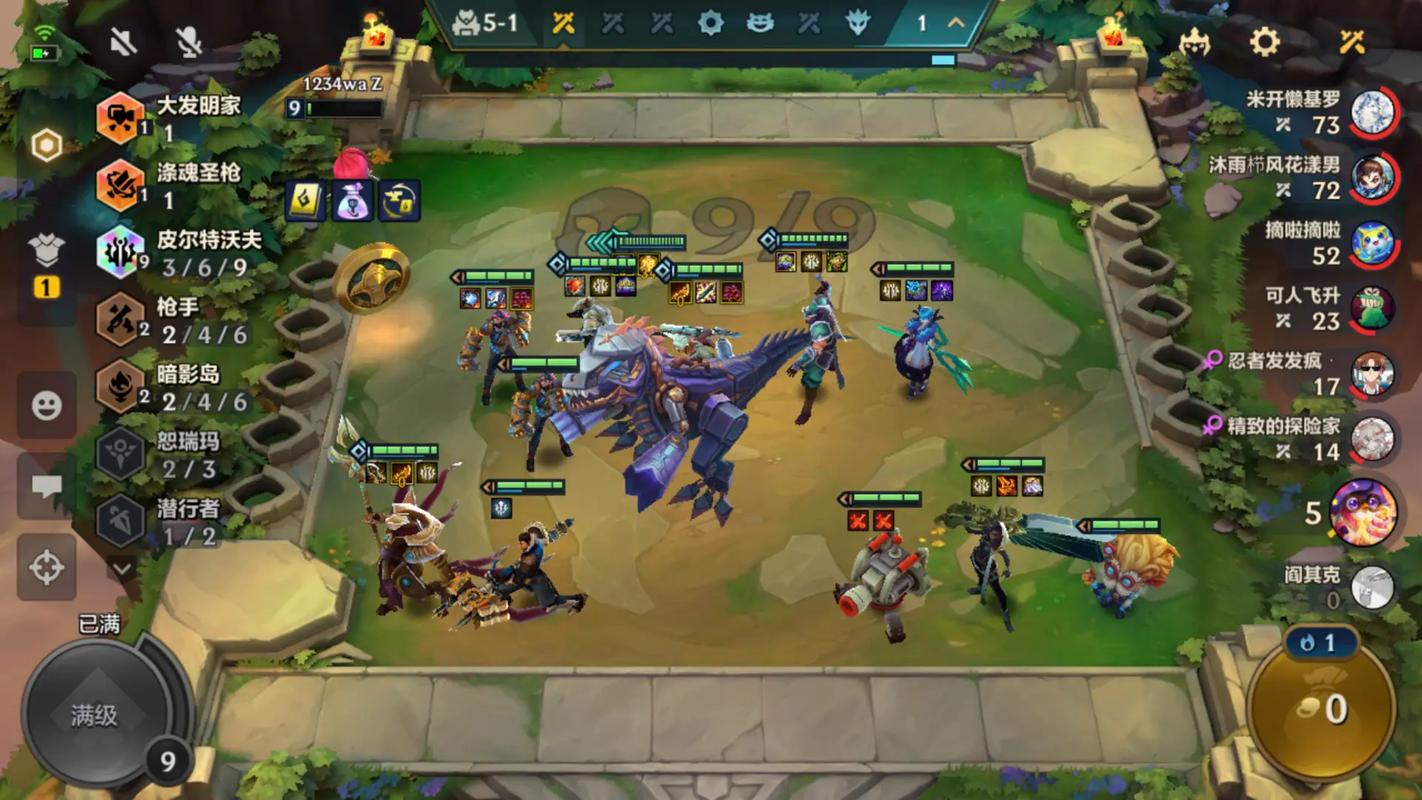Screen dimensions: 1422x800
Task: Tap the 满级 level button
Action: pyautogui.click(x=94, y=715)
